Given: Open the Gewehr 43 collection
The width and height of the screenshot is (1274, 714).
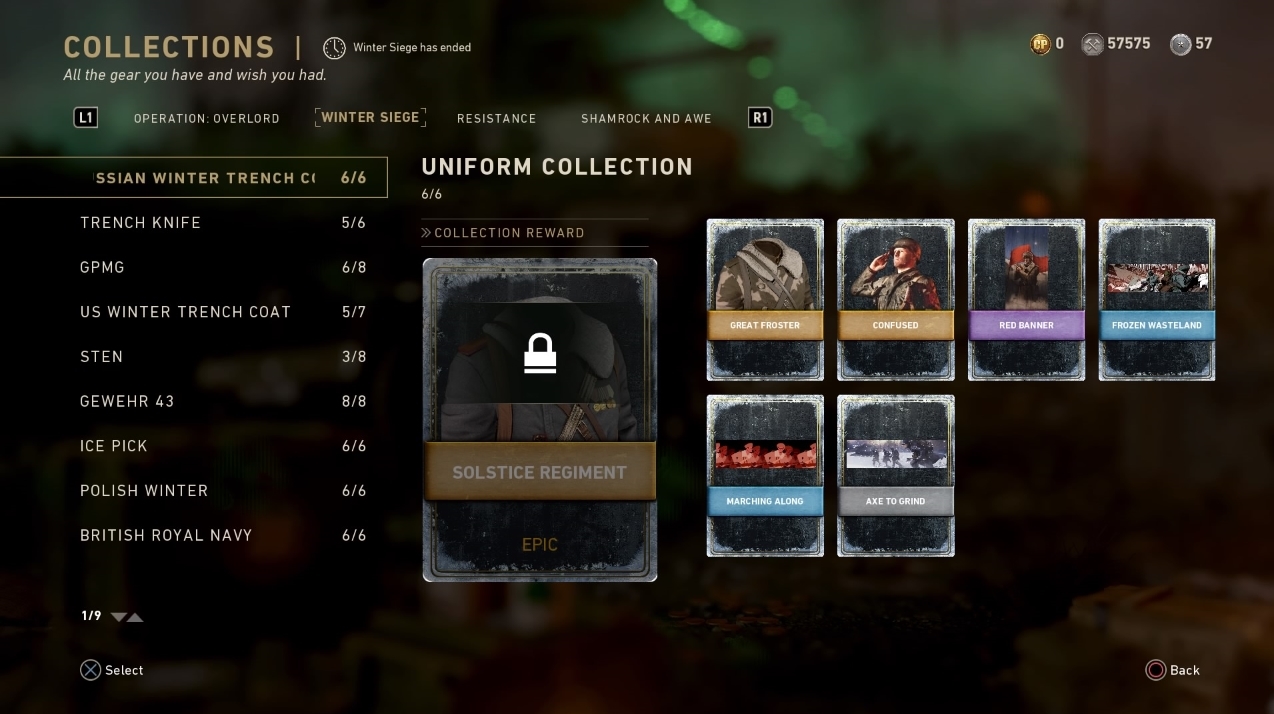Looking at the screenshot, I should [x=222, y=401].
